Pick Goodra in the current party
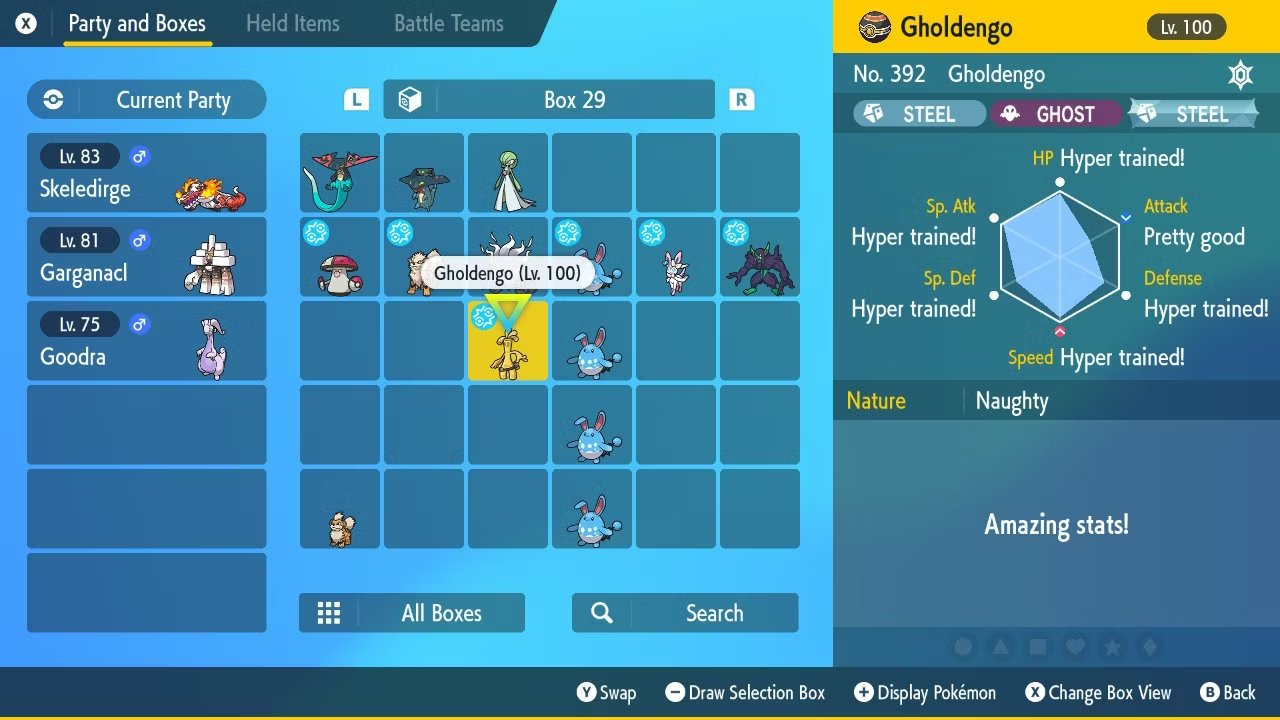1280x720 pixels. (147, 341)
